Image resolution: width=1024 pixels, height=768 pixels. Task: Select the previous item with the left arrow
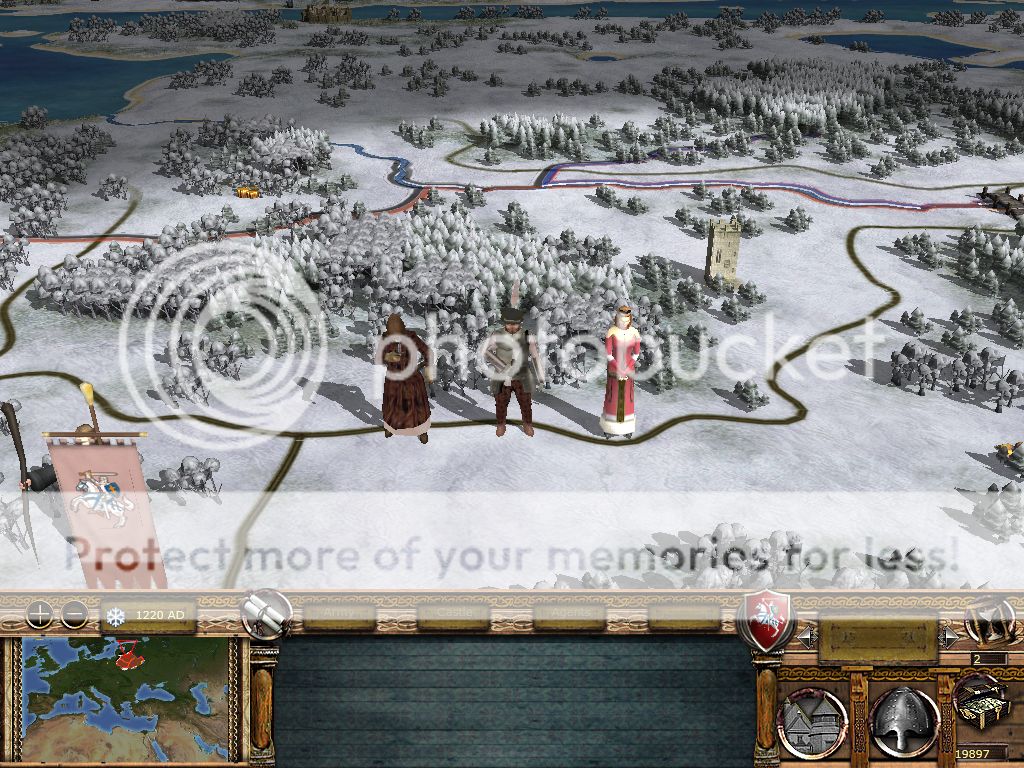(804, 634)
